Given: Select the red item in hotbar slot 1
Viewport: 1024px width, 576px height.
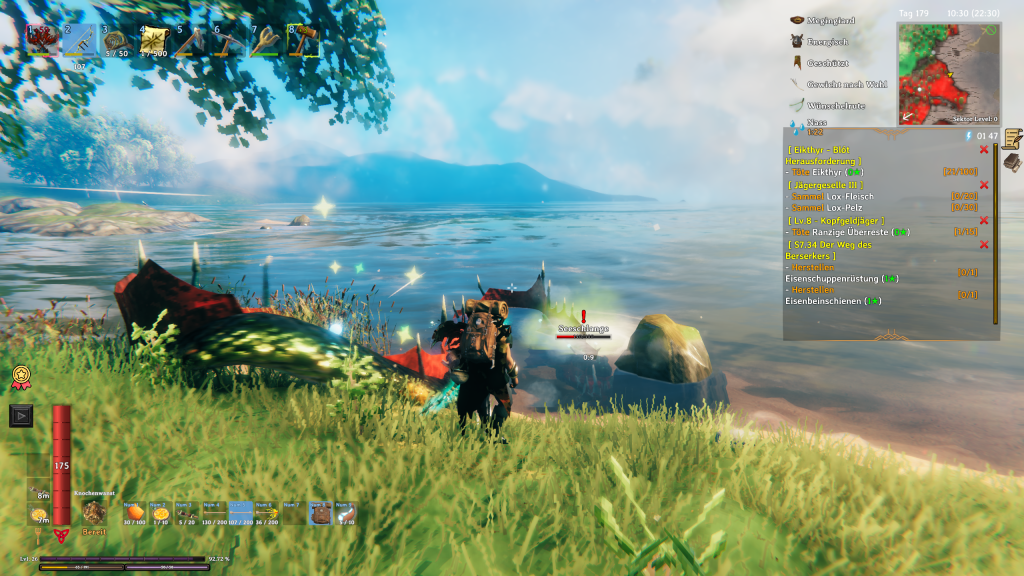Looking at the screenshot, I should point(42,42).
